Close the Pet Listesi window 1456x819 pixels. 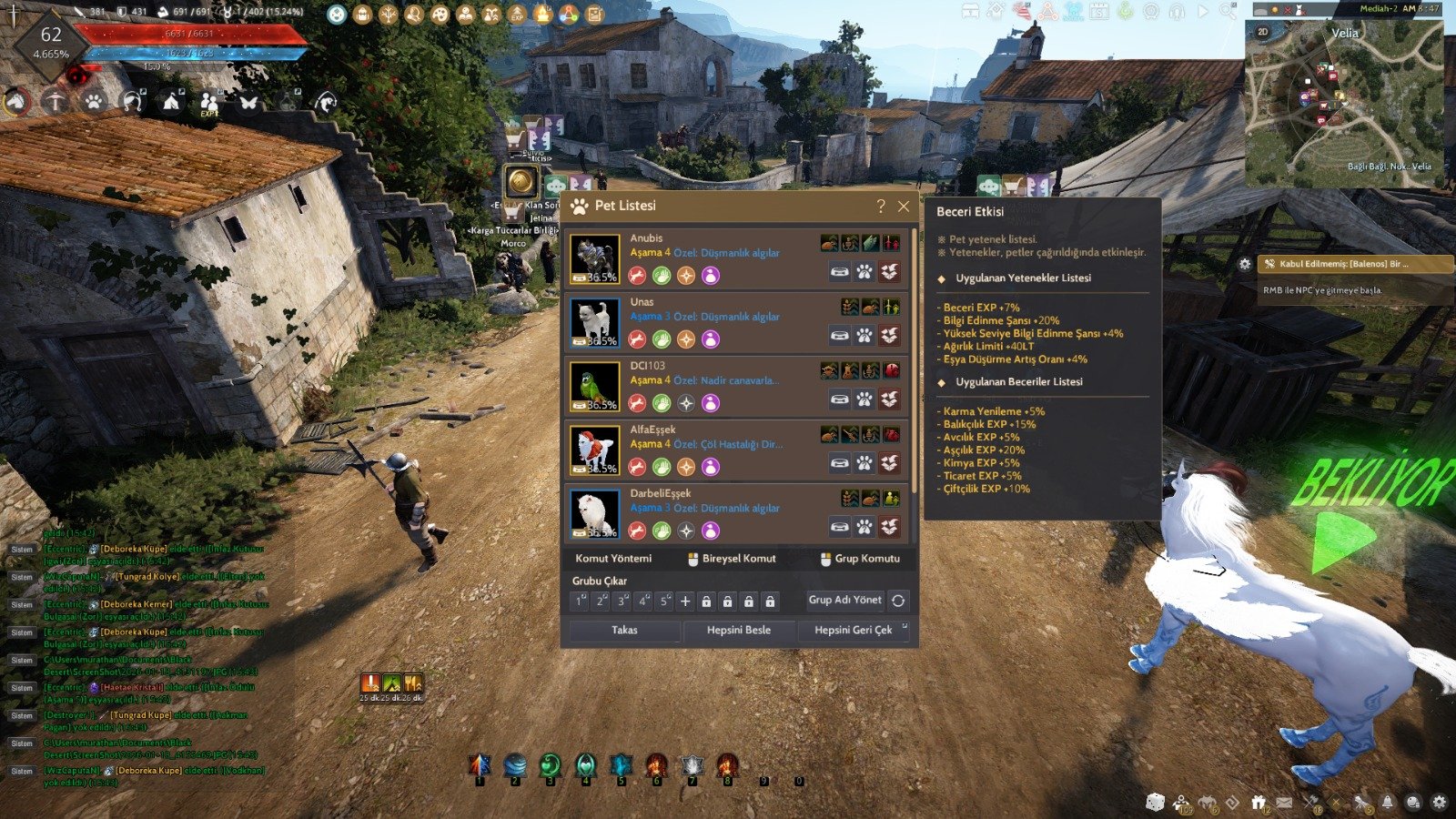904,207
